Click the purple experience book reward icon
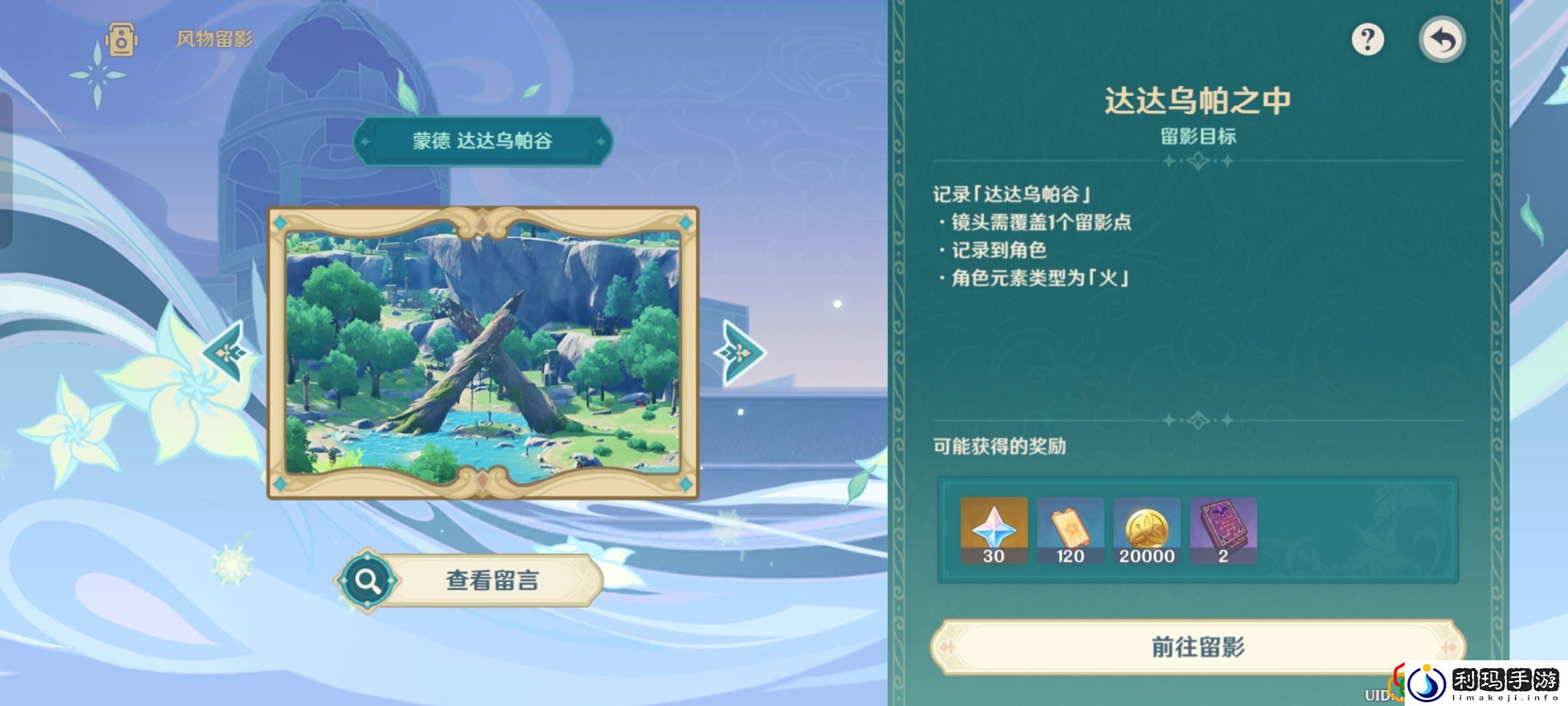 [x=1223, y=529]
